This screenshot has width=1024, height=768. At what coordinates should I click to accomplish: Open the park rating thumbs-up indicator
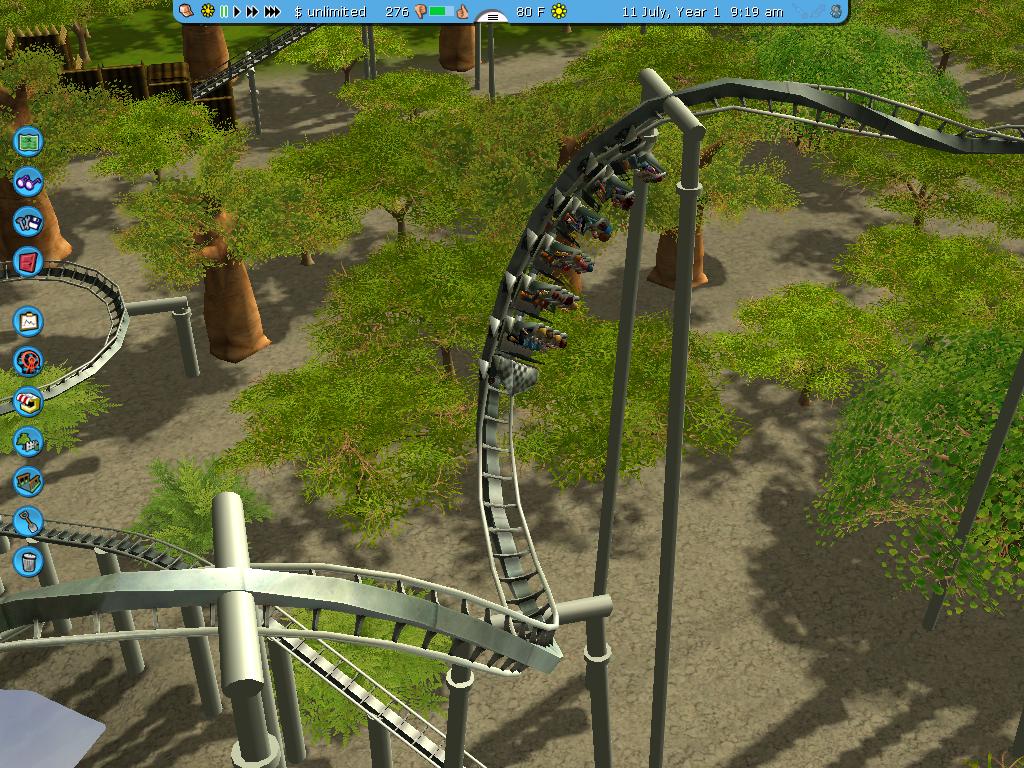(463, 12)
